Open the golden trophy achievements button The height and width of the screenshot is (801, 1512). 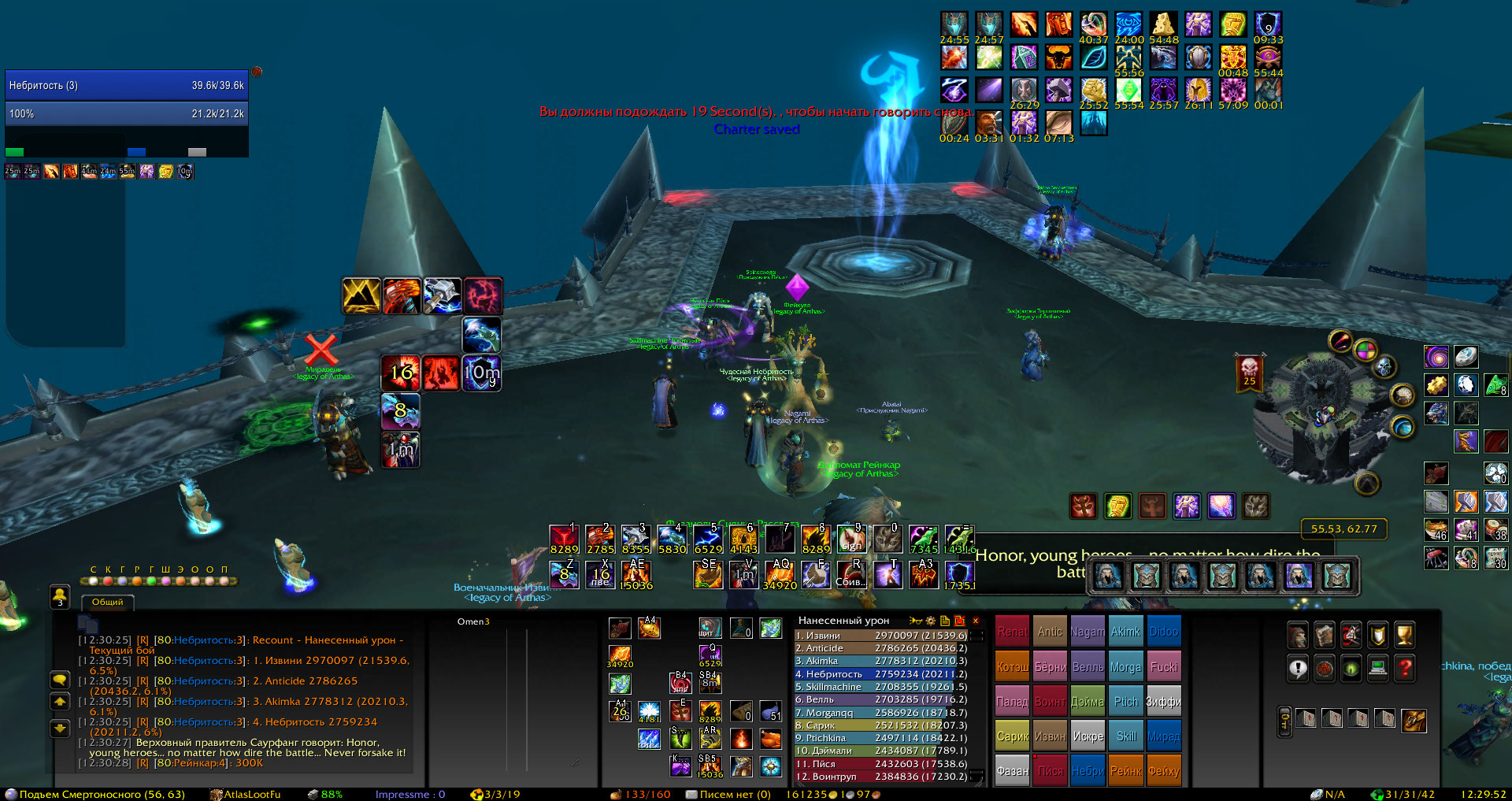(x=1404, y=634)
